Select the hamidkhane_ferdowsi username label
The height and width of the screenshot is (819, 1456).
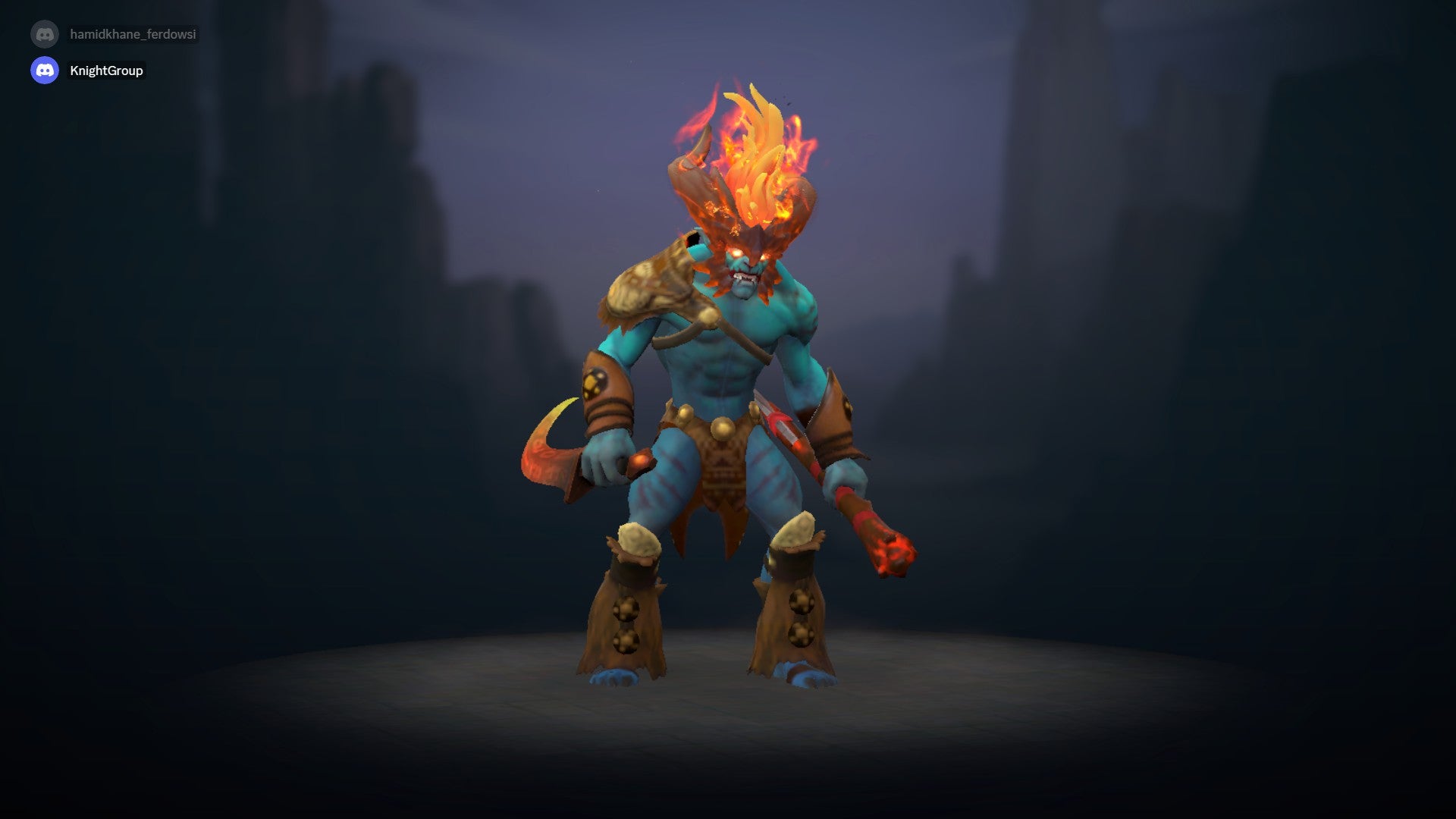pyautogui.click(x=133, y=33)
